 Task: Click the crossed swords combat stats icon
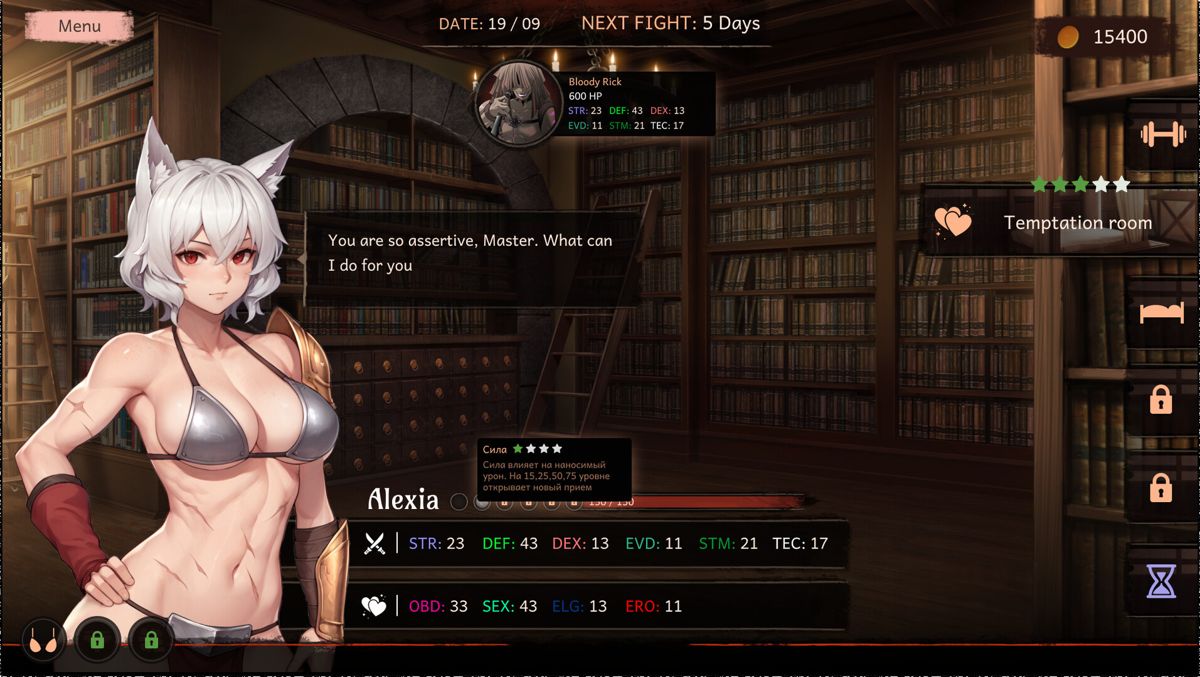(375, 544)
